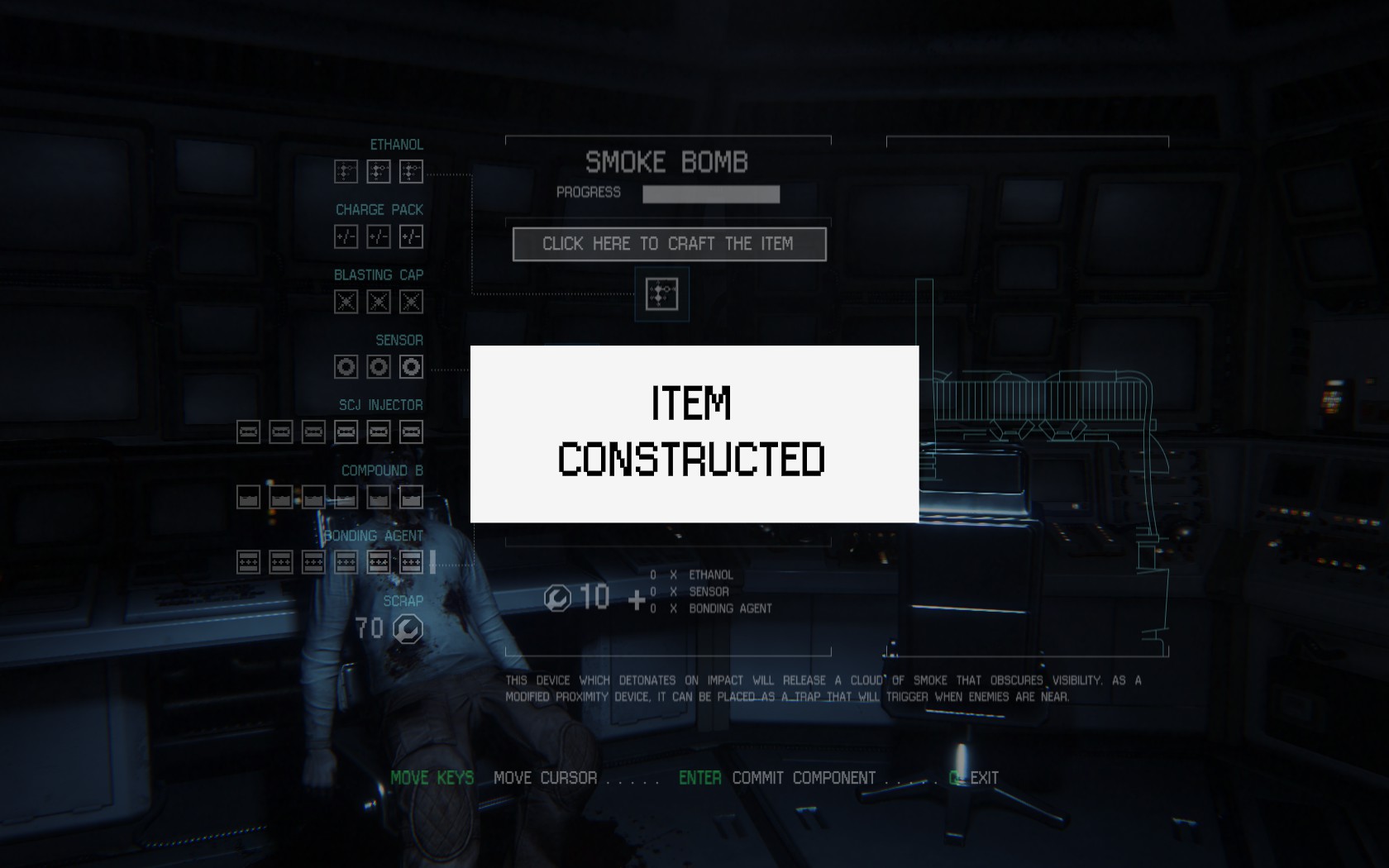Pick the Bonding Agent component label
1389x868 pixels.
pyautogui.click(x=374, y=536)
